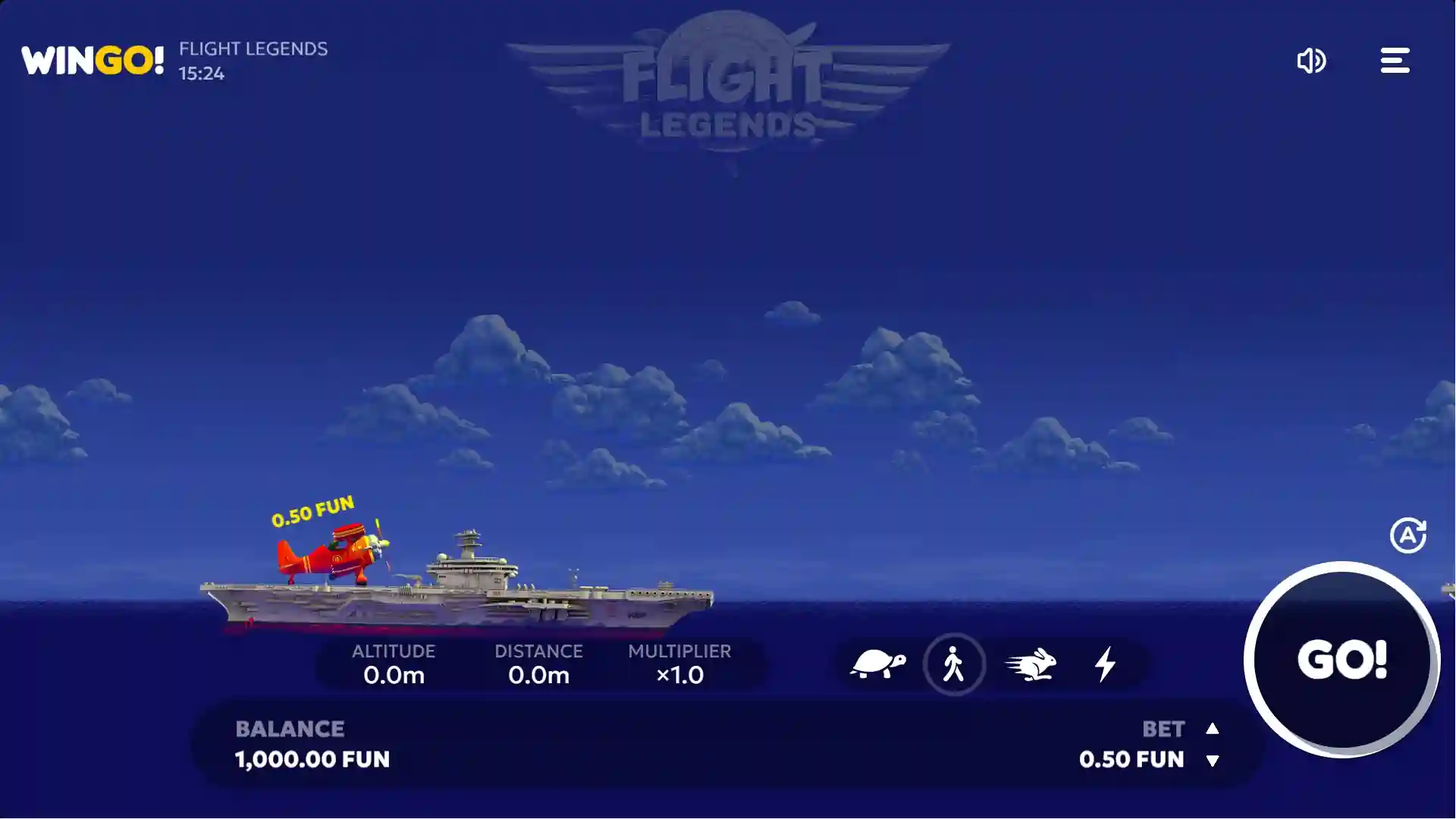Image resolution: width=1456 pixels, height=819 pixels.
Task: Enable the lightning turbo speed mode
Action: [x=1105, y=664]
